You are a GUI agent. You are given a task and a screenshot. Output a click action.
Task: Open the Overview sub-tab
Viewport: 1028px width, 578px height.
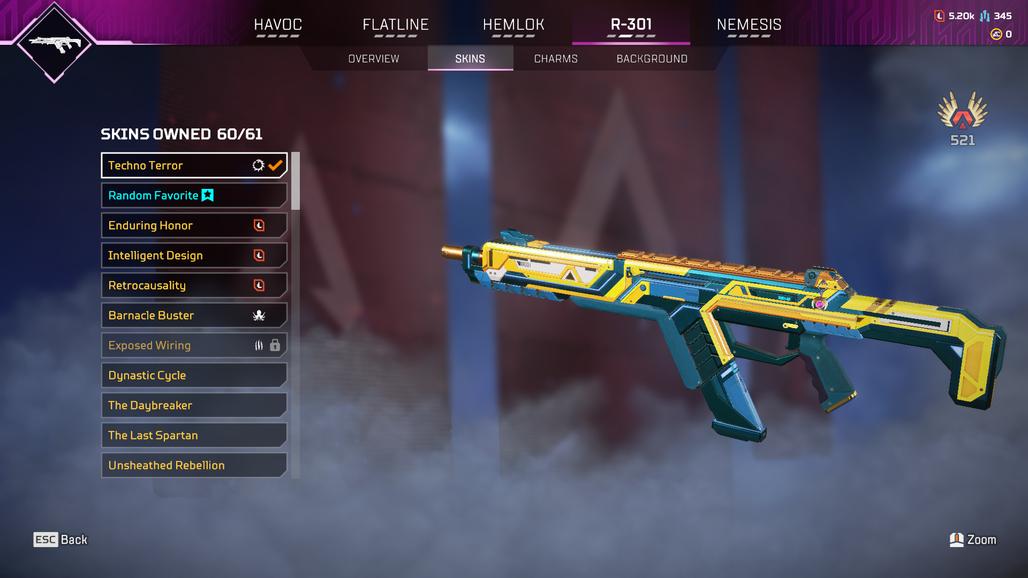[x=373, y=59]
